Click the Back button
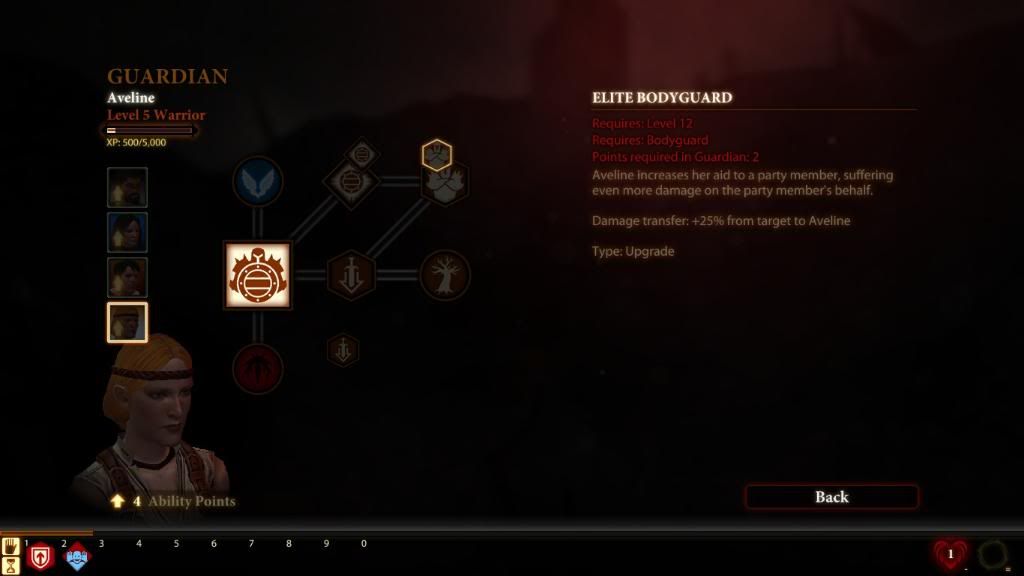The height and width of the screenshot is (576, 1024). [x=831, y=497]
